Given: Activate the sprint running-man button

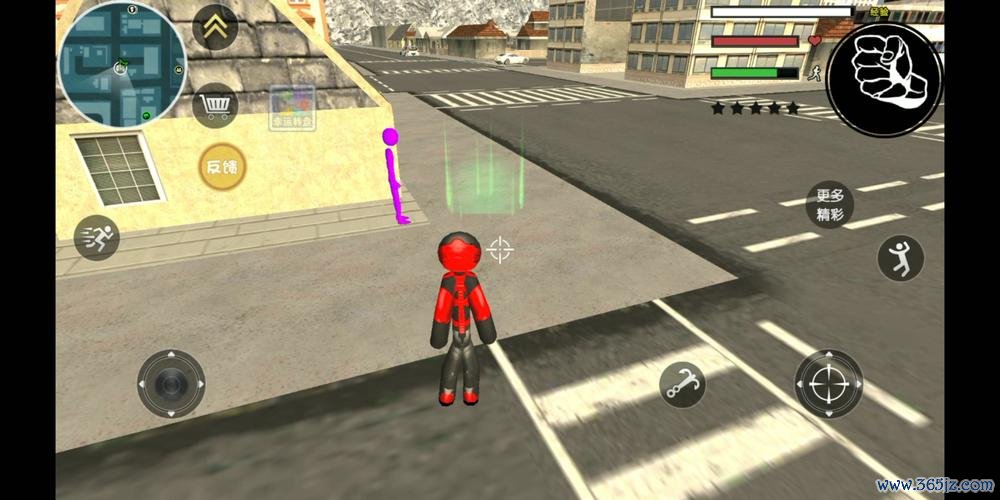Looking at the screenshot, I should point(96,237).
